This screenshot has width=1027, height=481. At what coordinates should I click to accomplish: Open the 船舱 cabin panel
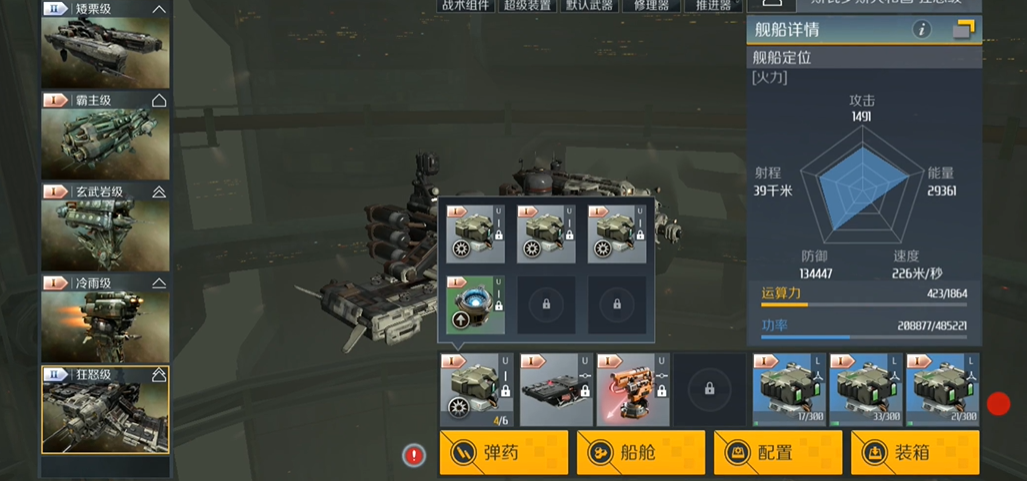coord(640,453)
